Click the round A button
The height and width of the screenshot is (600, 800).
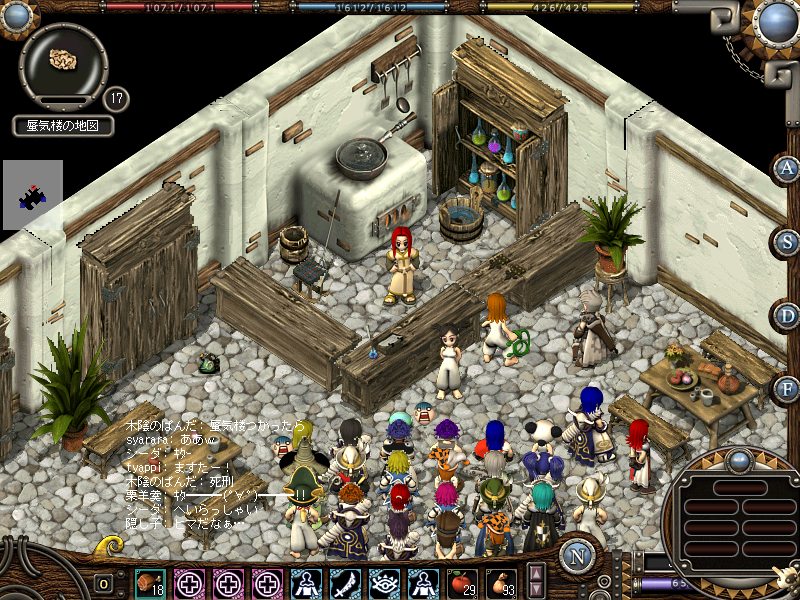point(787,168)
